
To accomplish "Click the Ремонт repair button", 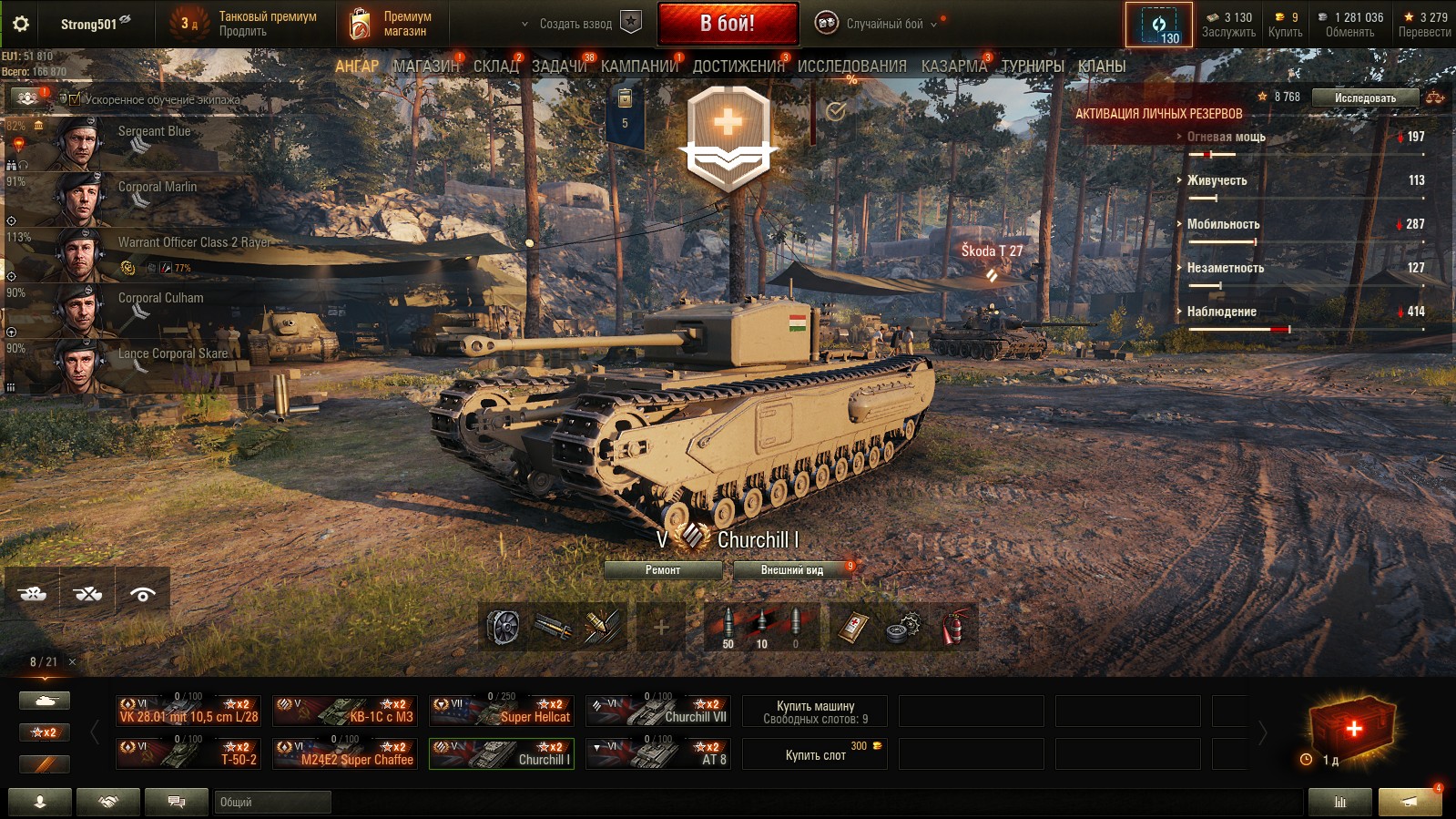I will coord(663,570).
